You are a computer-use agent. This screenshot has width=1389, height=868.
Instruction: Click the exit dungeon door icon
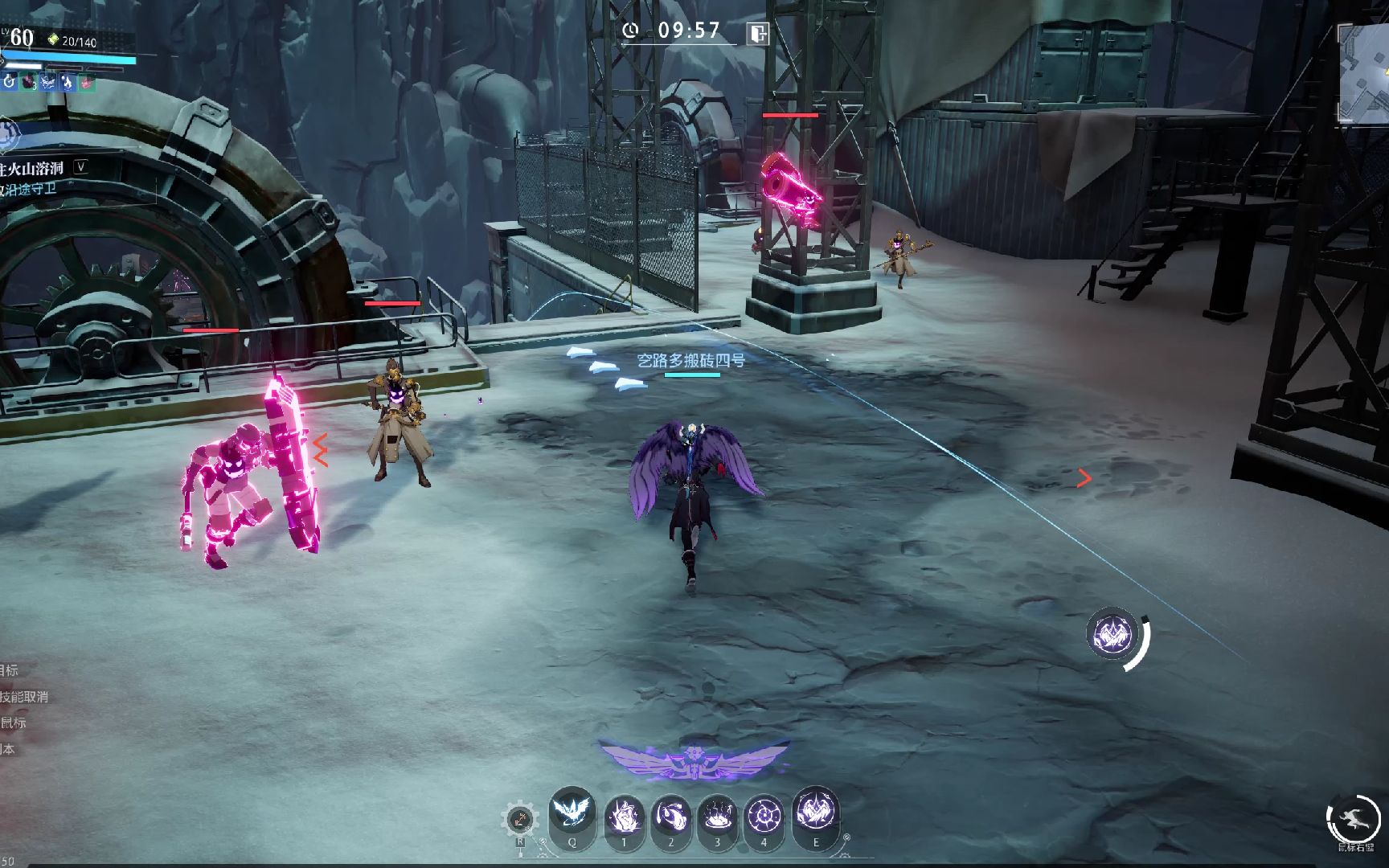point(758,33)
